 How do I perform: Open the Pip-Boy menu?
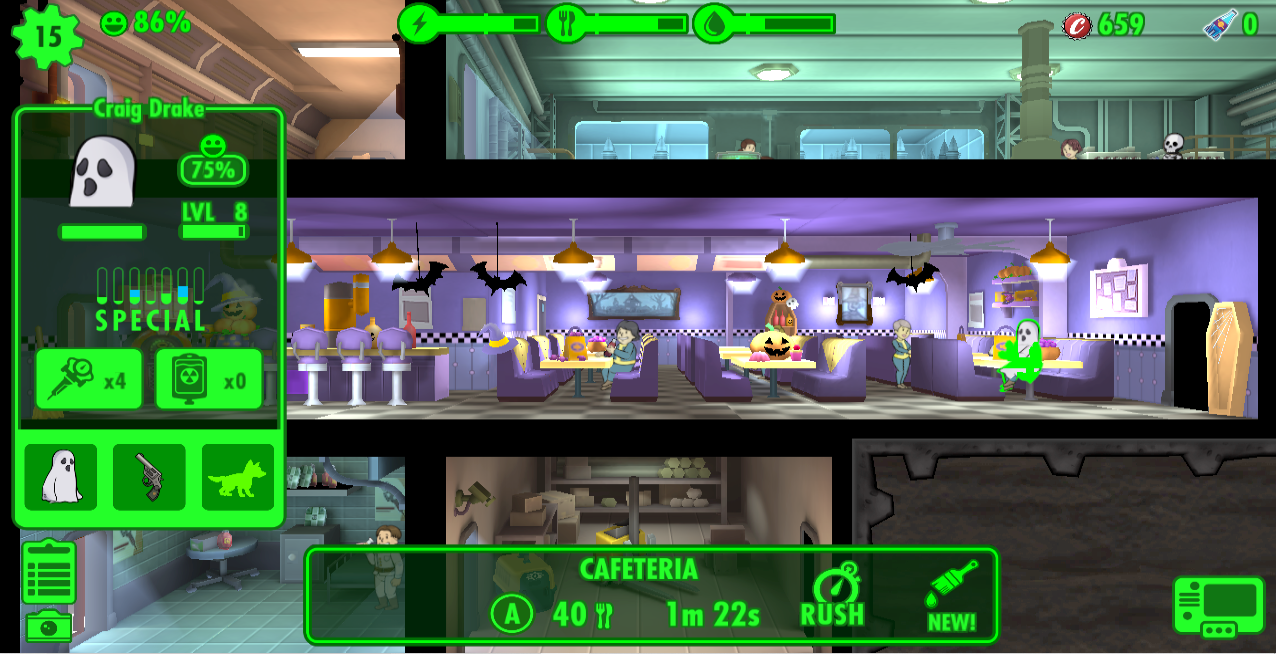click(x=1219, y=606)
